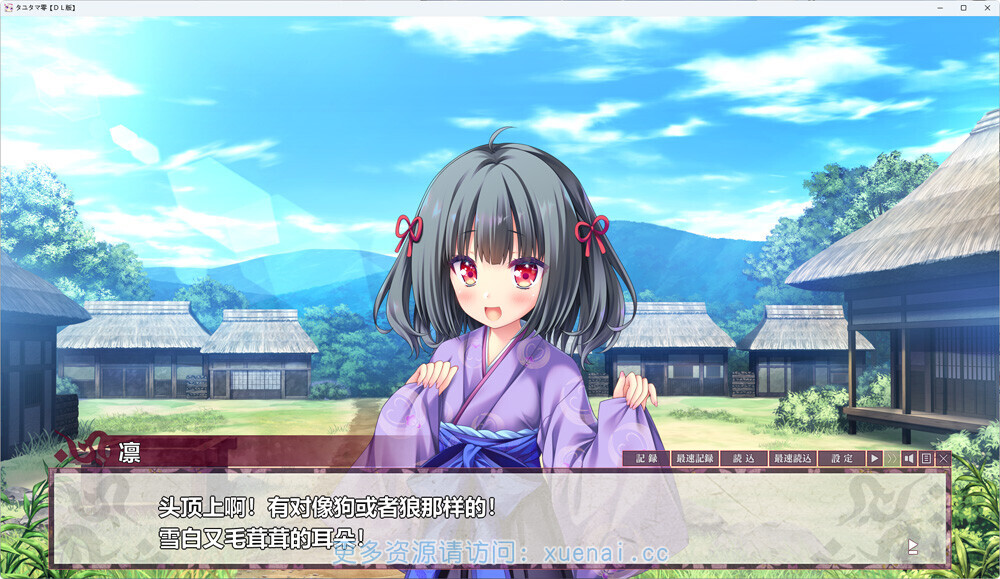1000x579 pixels.
Task: Open the backlog text history icon
Action: click(926, 458)
